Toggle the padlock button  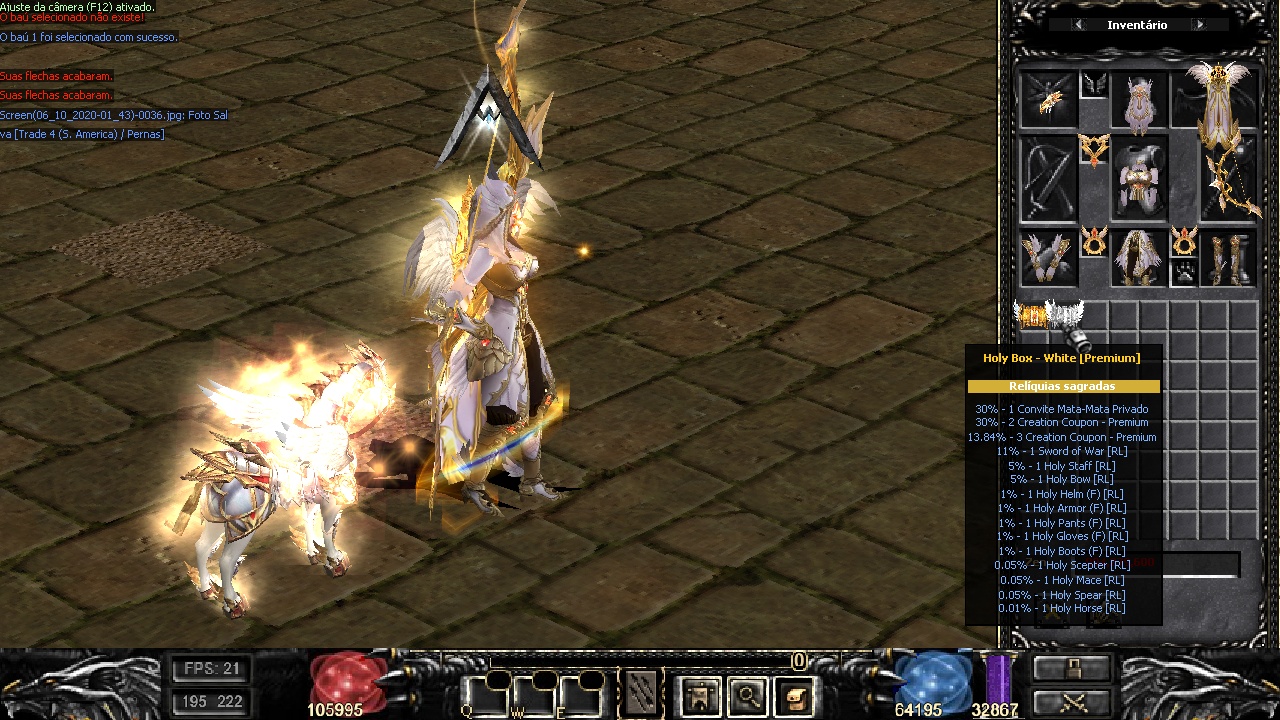pos(1072,668)
